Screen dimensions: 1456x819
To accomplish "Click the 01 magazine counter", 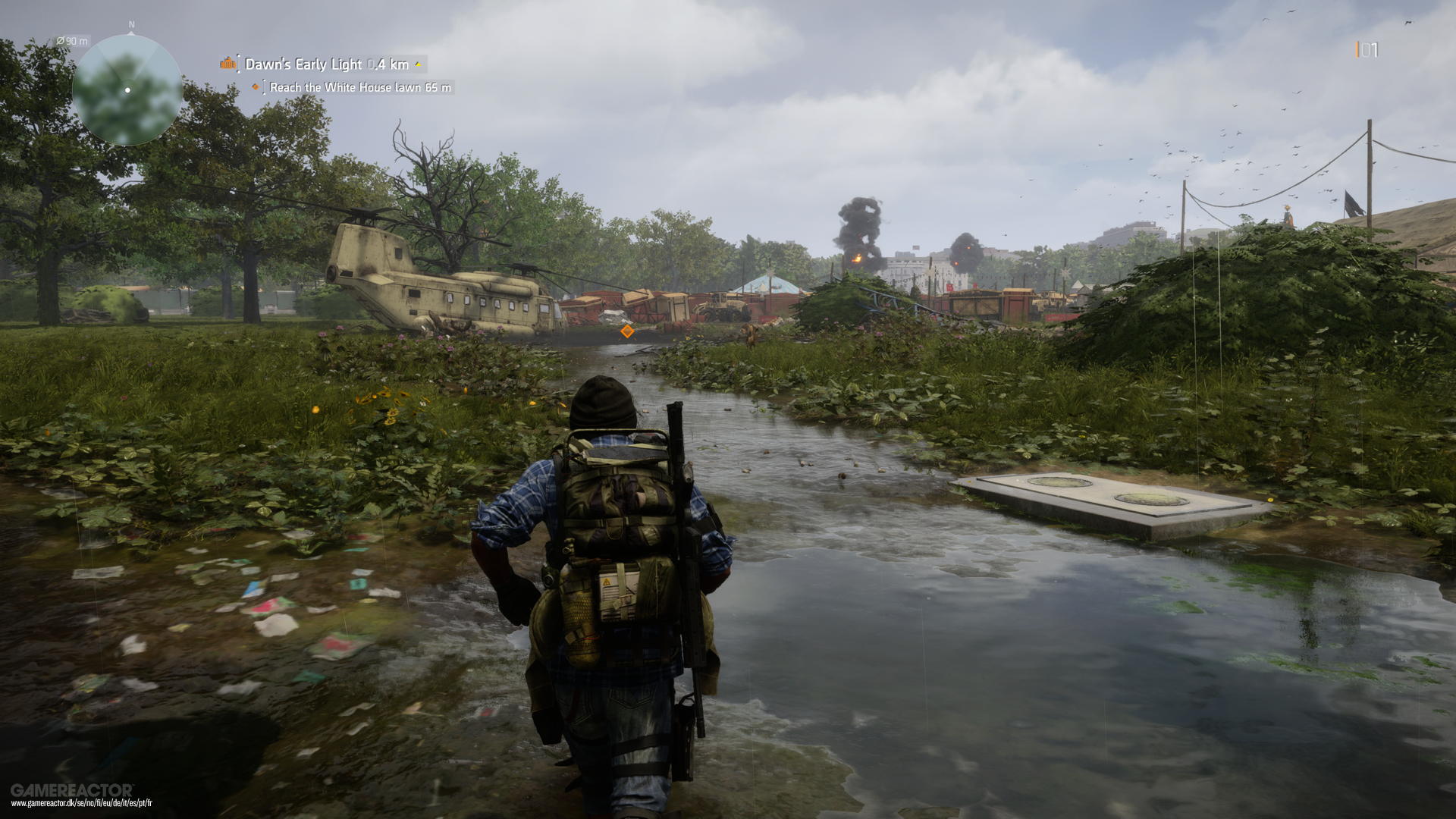I will coord(1367,50).
